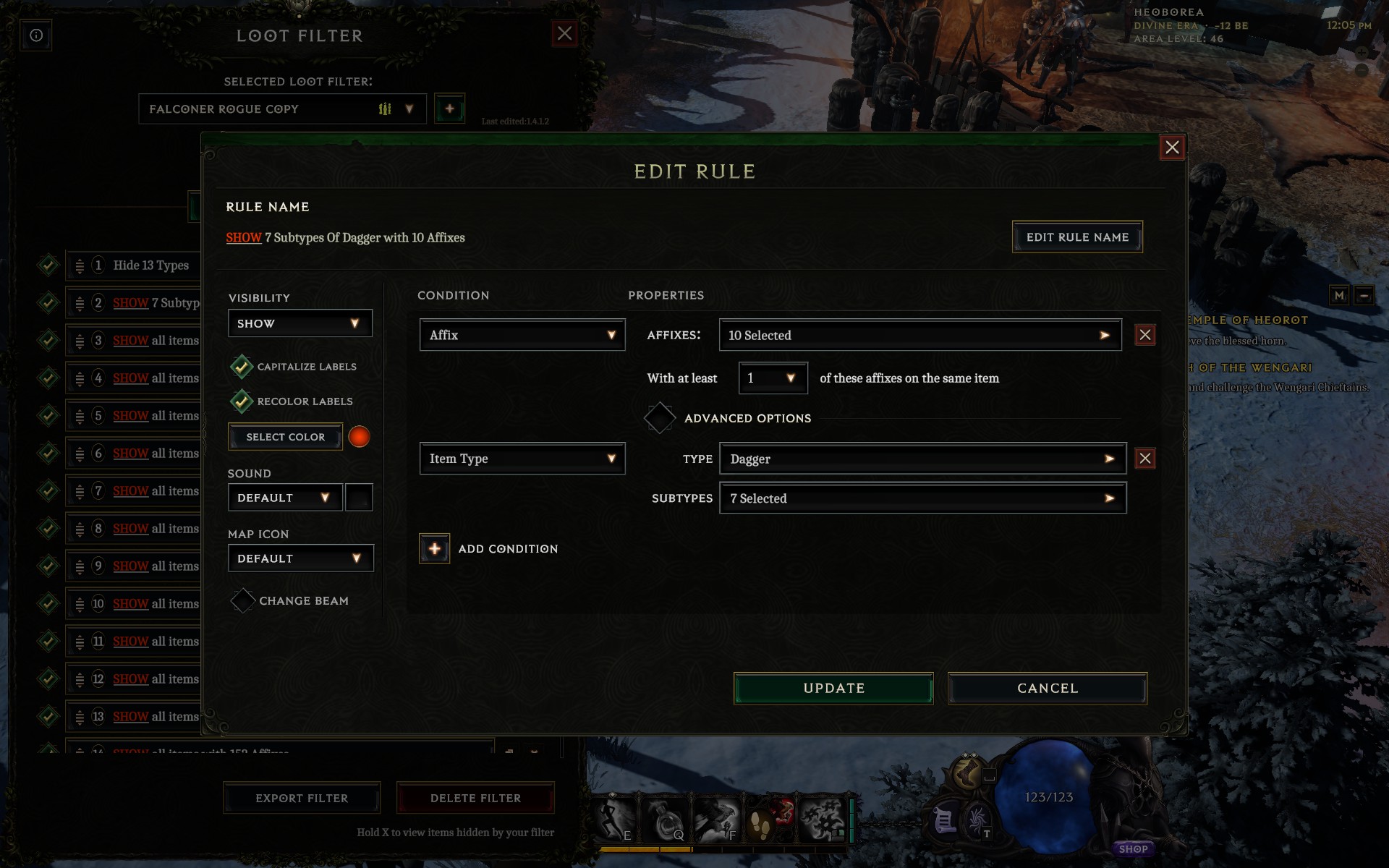Open the Affix condition dropdown
Screen dimensions: 1389x868
[x=522, y=335]
